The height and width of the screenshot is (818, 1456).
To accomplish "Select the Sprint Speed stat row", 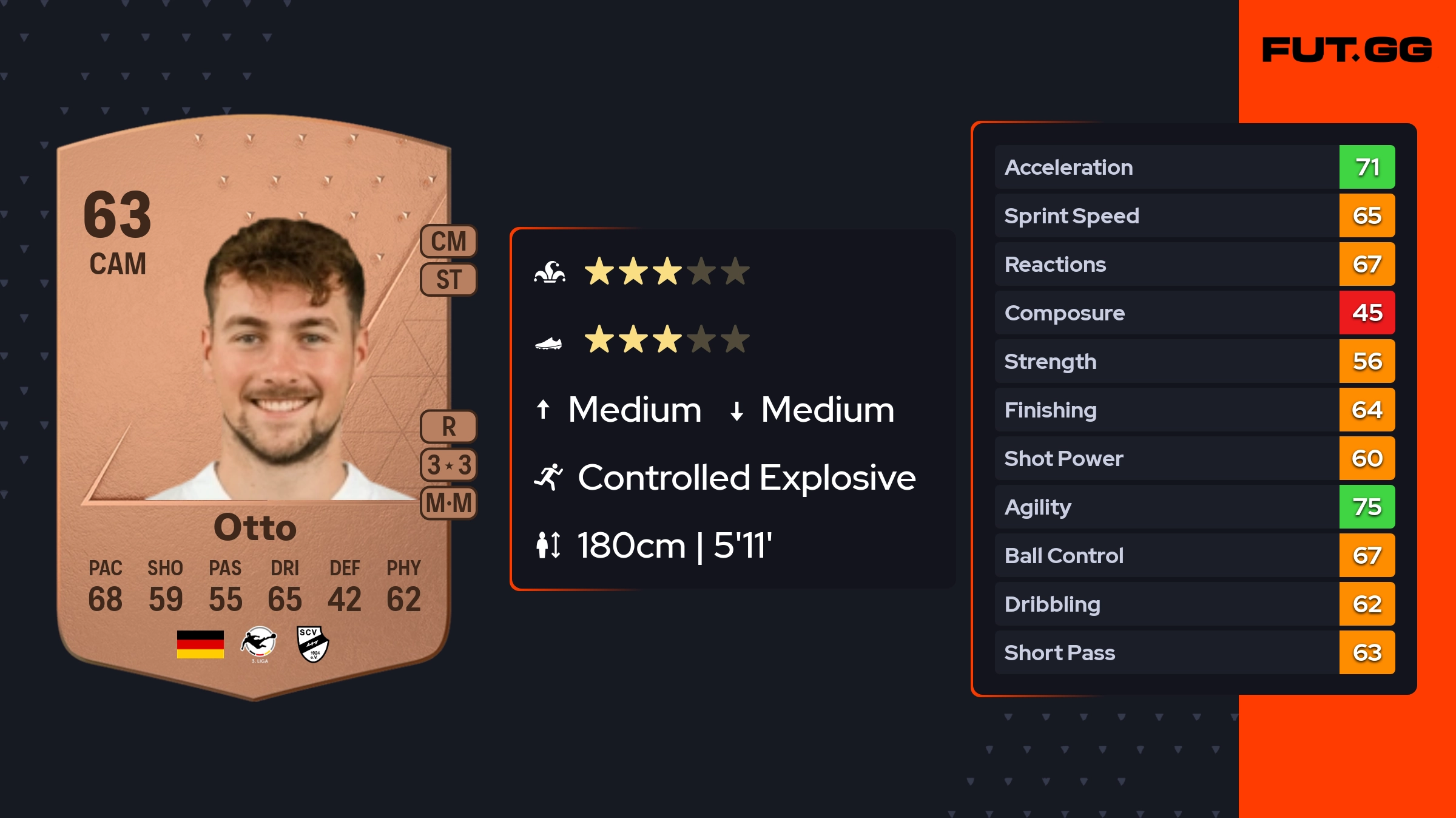I will (1194, 215).
